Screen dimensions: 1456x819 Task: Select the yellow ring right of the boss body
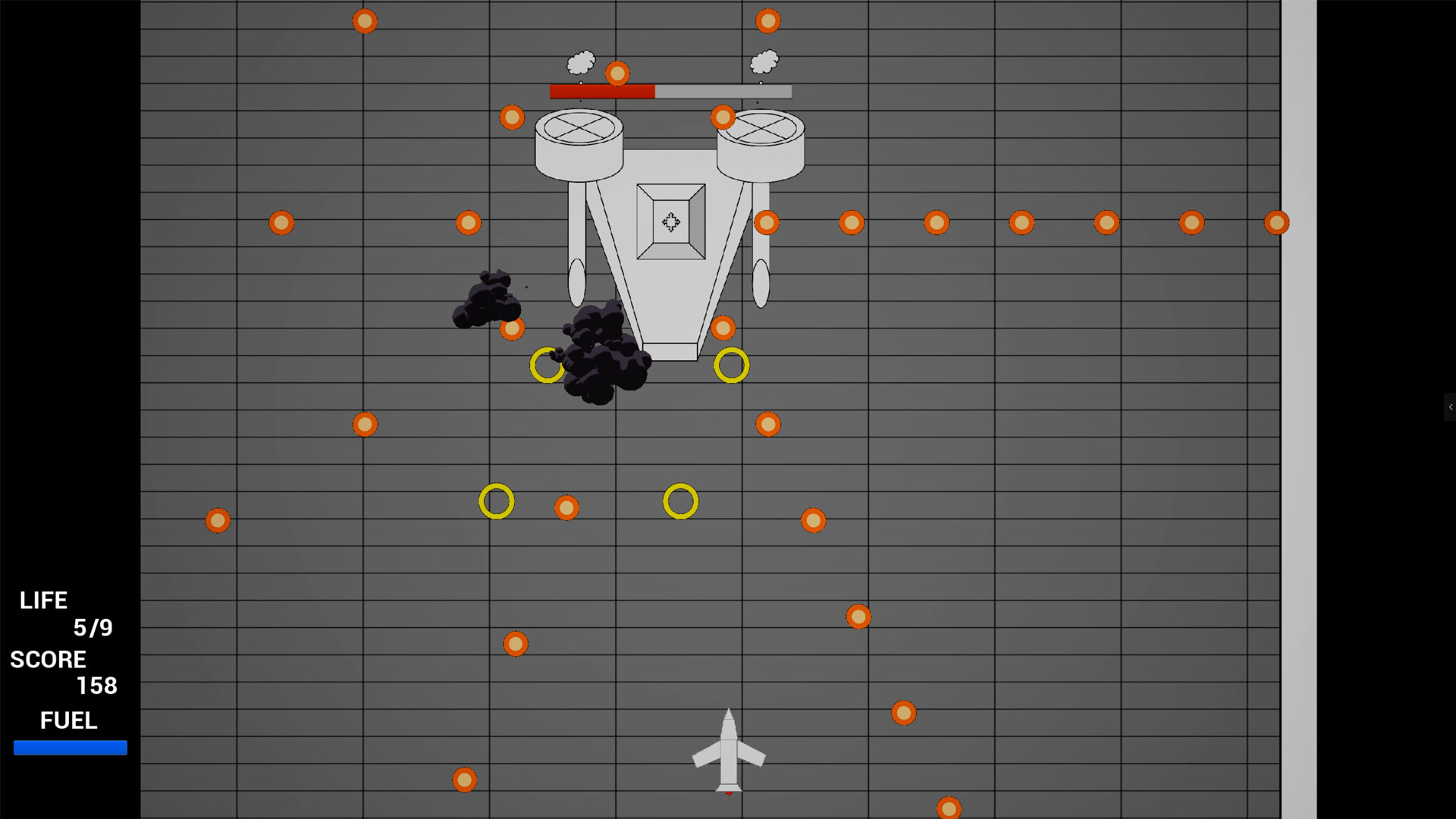click(x=730, y=366)
